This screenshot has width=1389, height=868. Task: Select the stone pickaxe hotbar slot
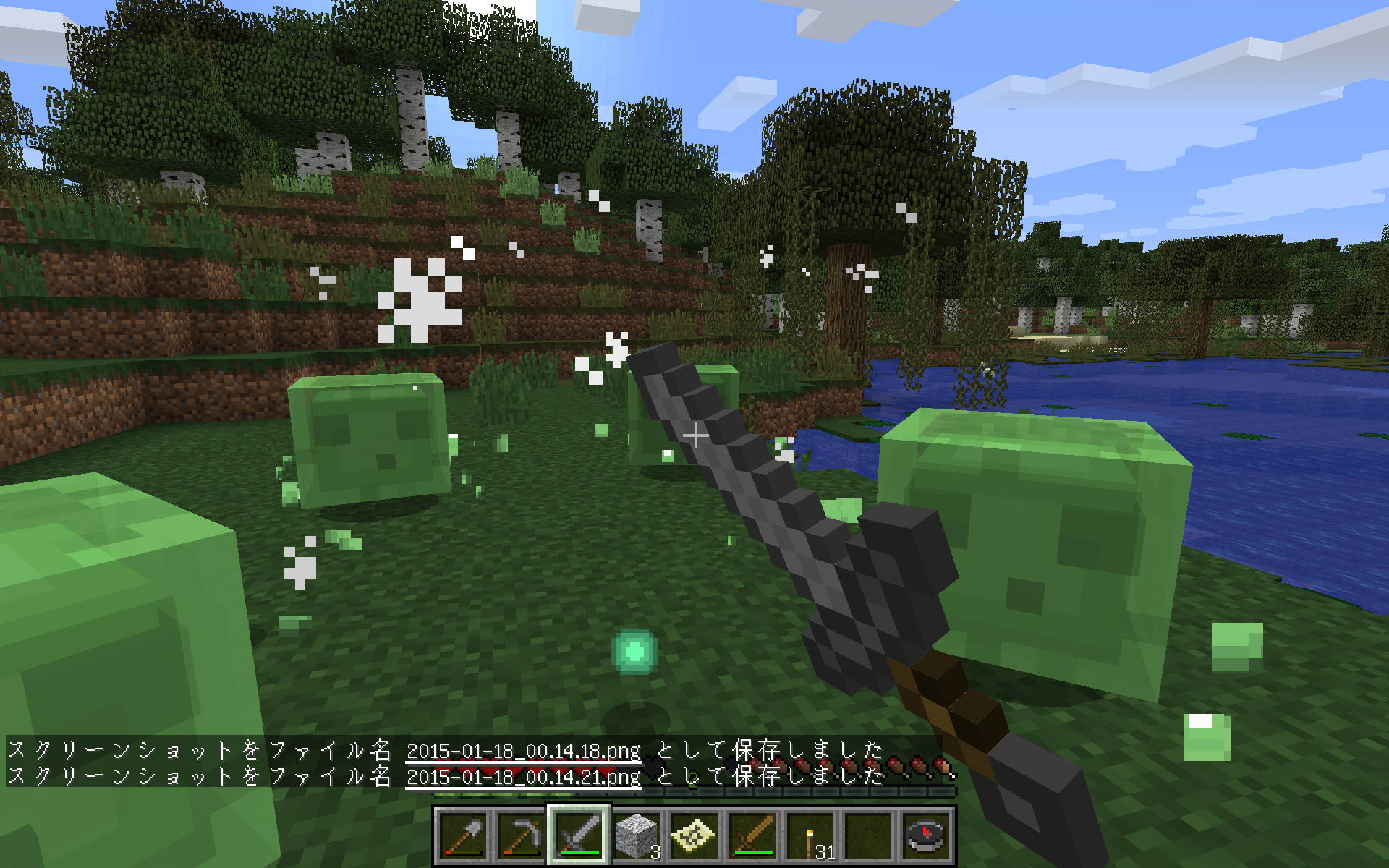pos(522,835)
